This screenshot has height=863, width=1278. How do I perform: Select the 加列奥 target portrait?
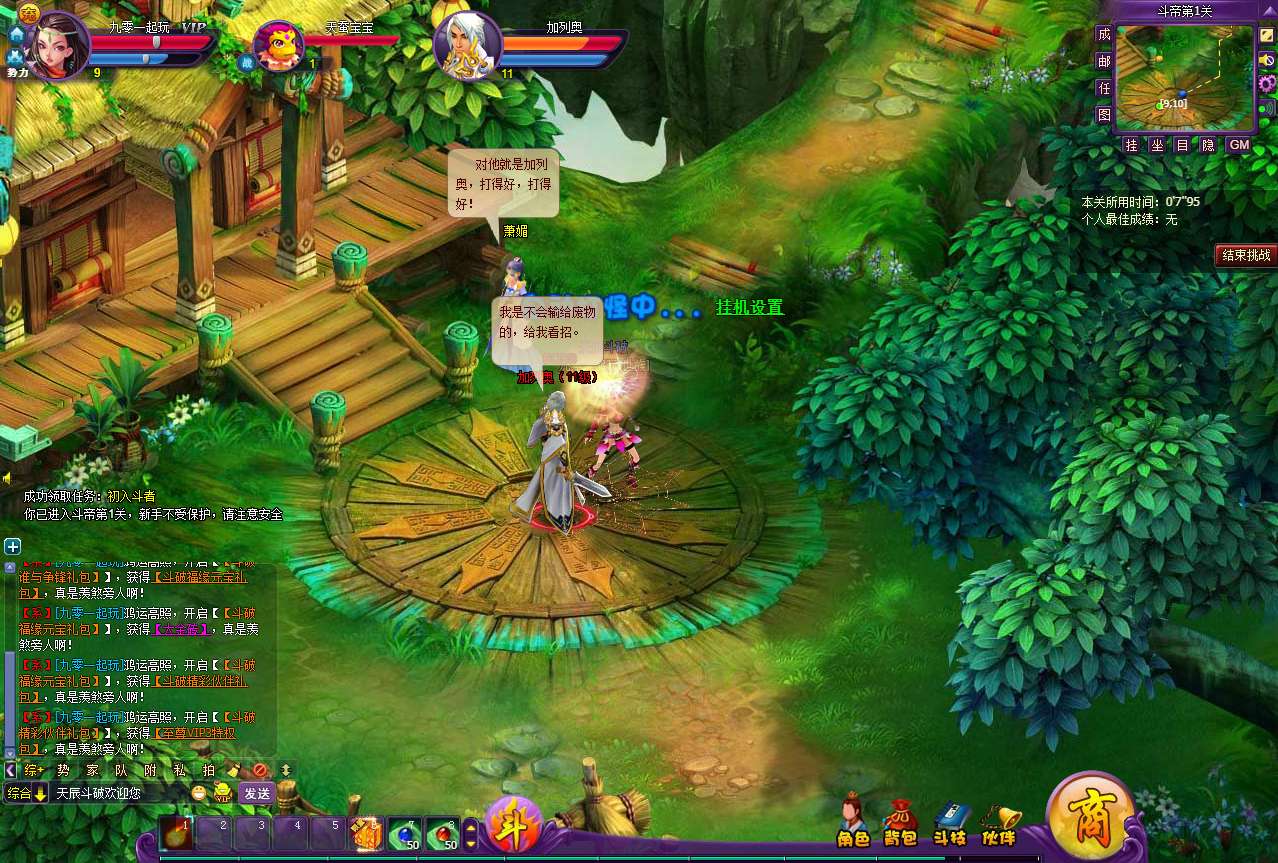pyautogui.click(x=468, y=44)
